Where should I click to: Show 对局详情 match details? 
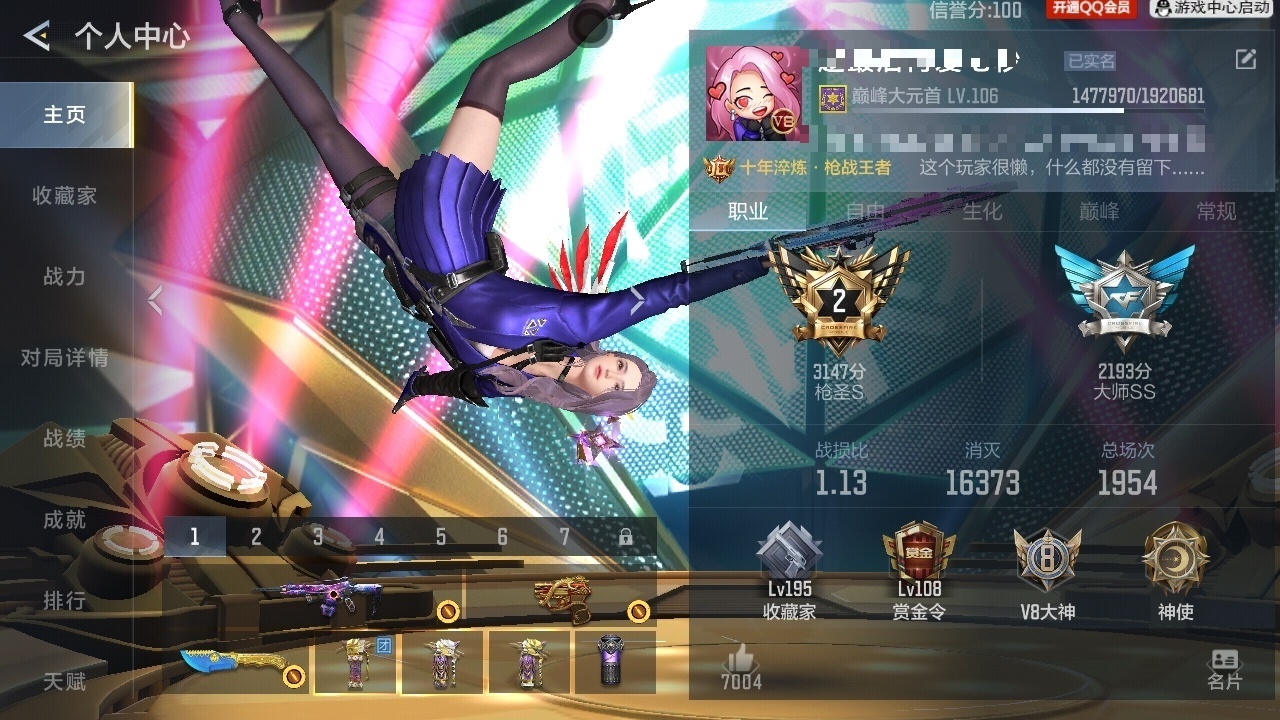[65, 358]
